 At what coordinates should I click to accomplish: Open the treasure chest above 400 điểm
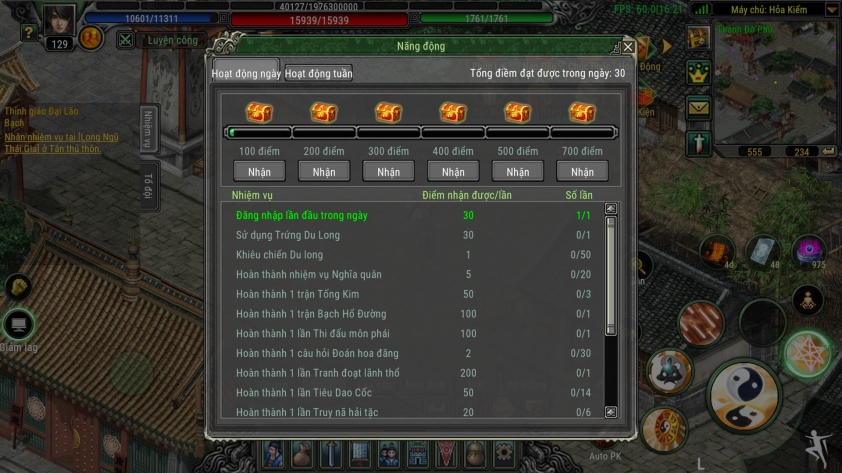453,112
